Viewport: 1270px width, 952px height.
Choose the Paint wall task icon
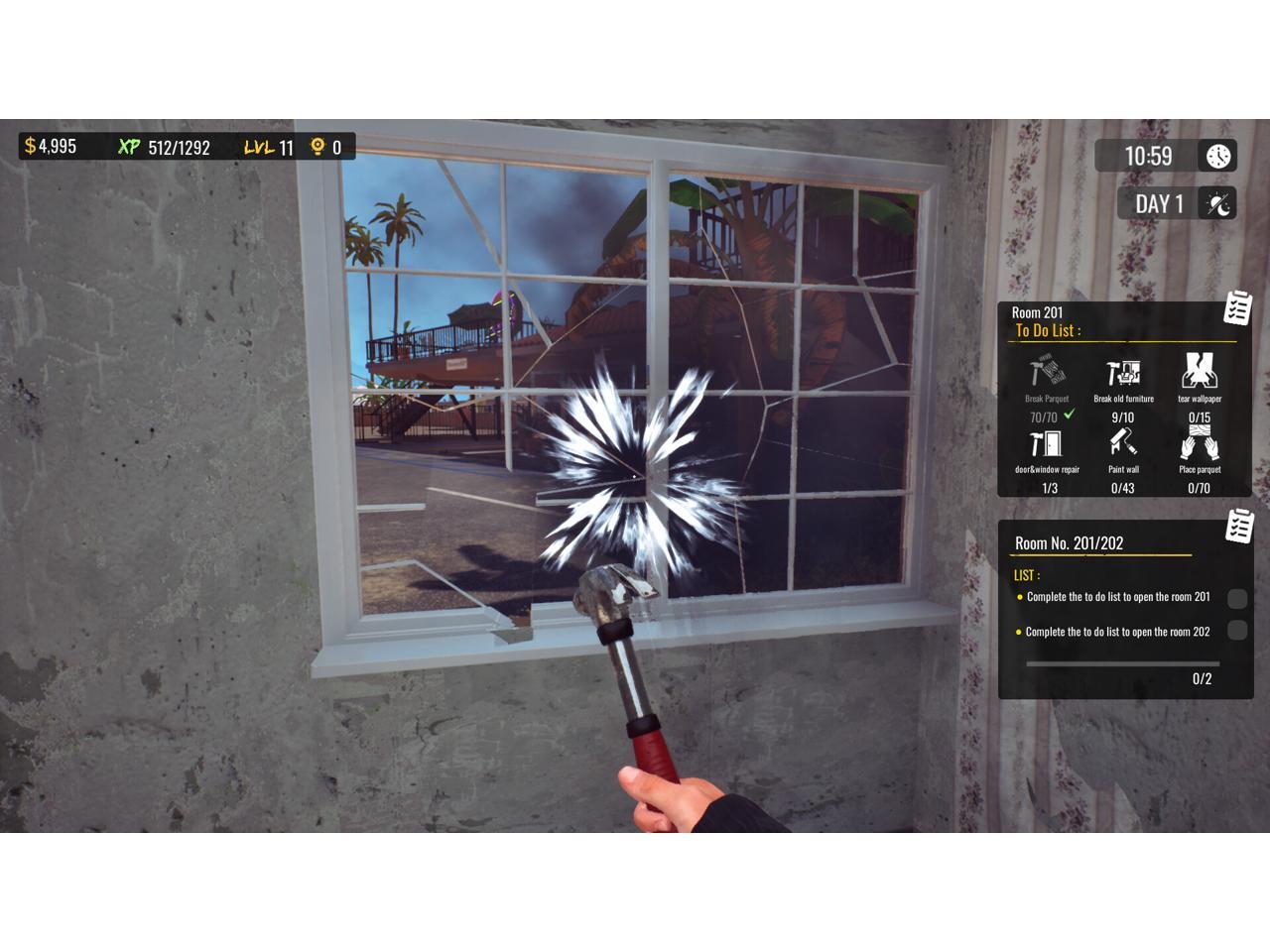point(1123,443)
